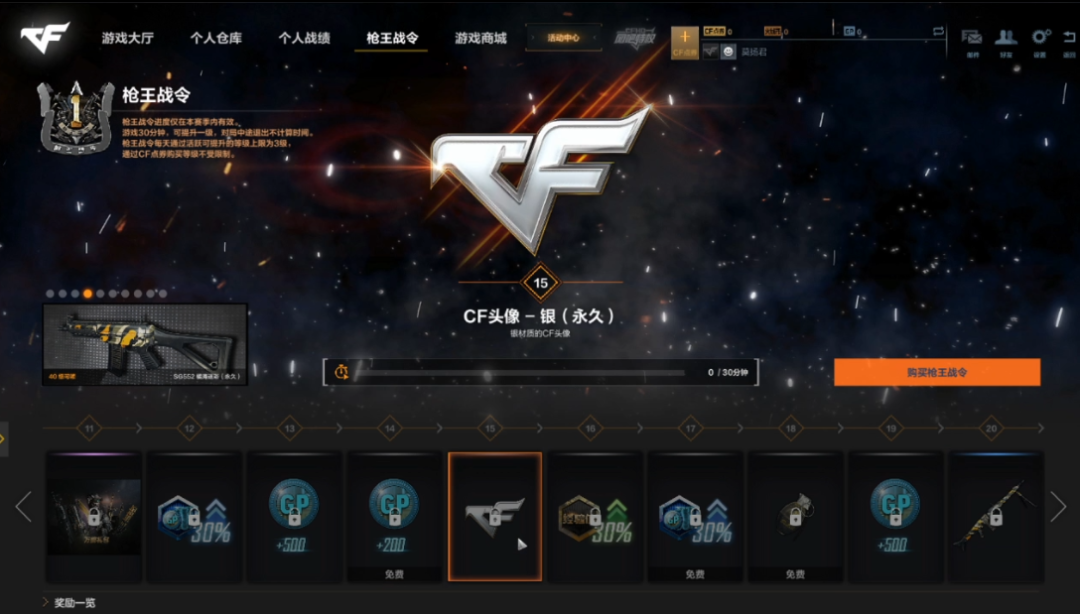The width and height of the screenshot is (1080, 614).
Task: Select the 枪王战令 battle pass tab
Action: 392,39
